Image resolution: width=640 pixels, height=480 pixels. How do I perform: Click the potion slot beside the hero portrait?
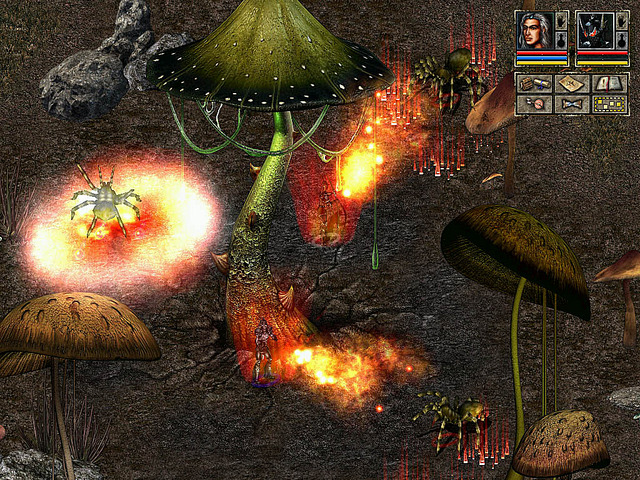pos(562,41)
